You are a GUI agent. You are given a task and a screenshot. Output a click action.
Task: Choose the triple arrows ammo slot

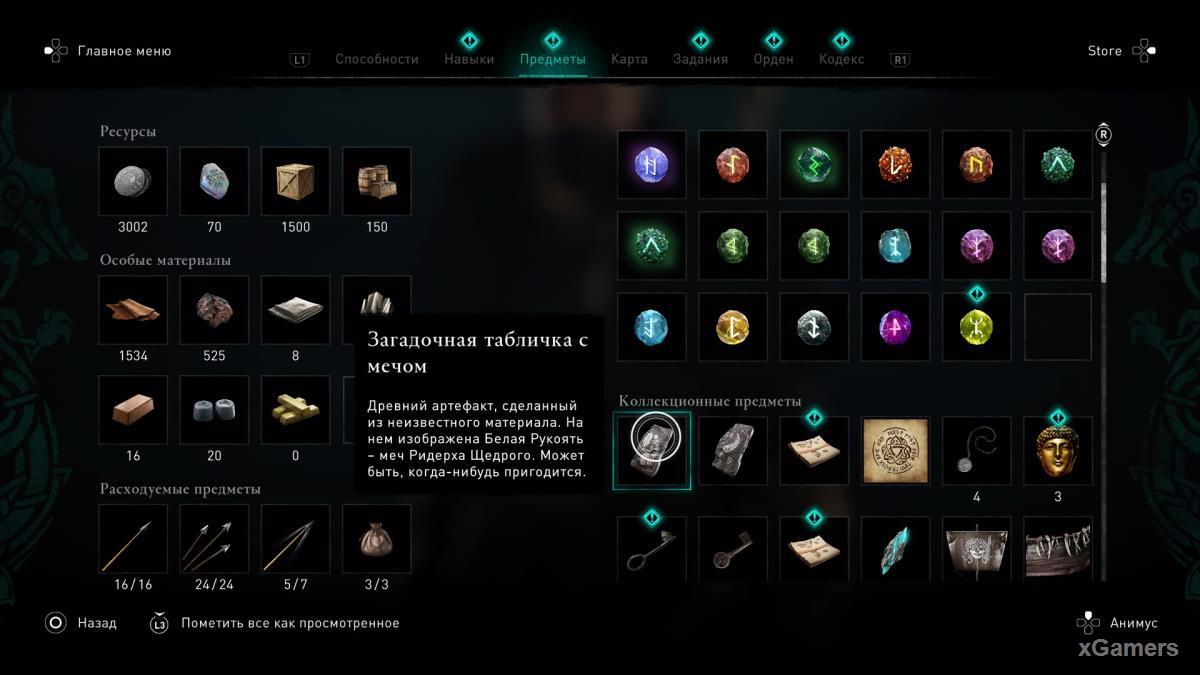tap(214, 539)
